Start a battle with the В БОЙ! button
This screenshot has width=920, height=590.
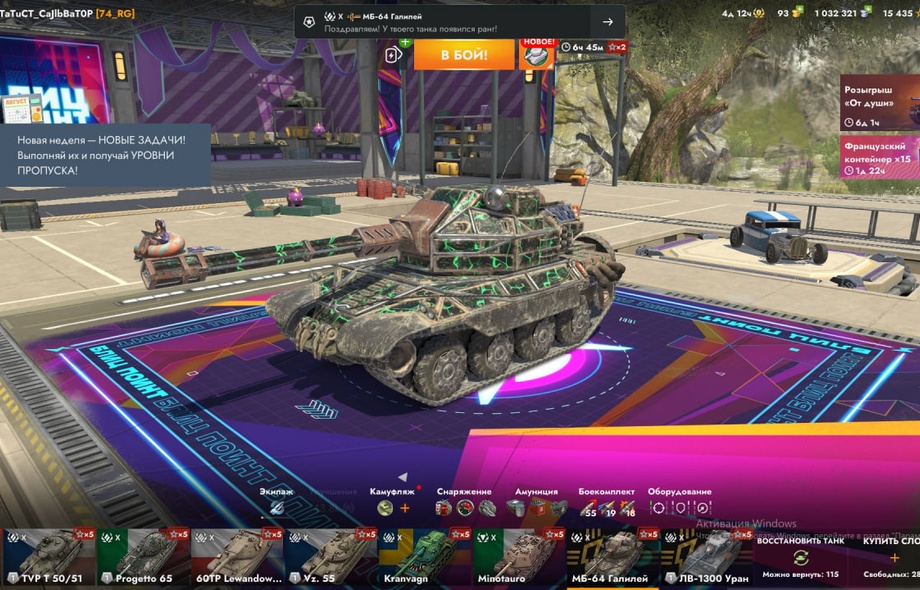click(464, 54)
